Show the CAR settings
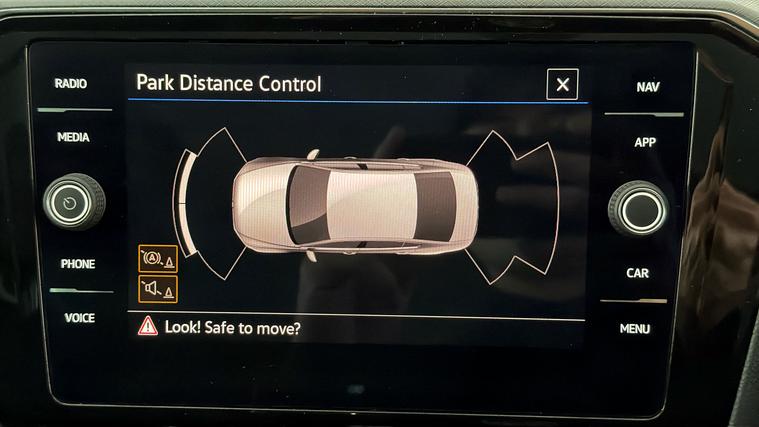The image size is (759, 427). click(x=637, y=273)
